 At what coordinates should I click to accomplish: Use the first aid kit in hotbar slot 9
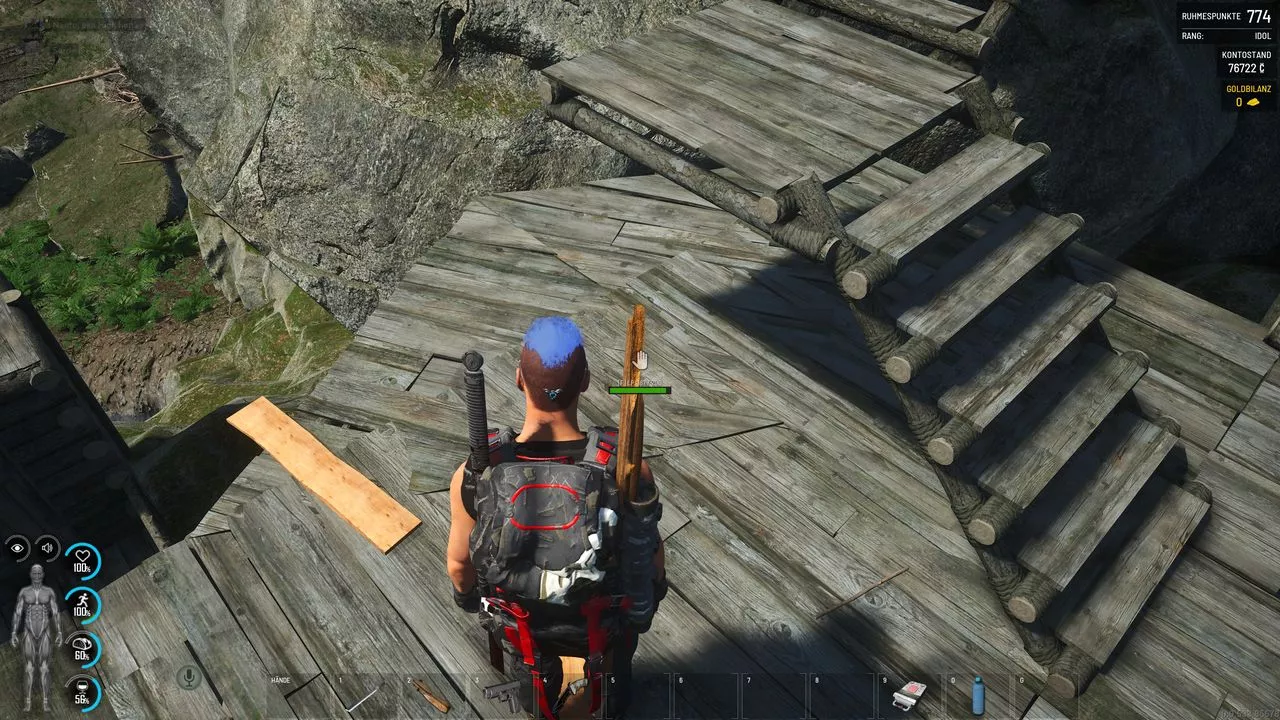point(909,695)
